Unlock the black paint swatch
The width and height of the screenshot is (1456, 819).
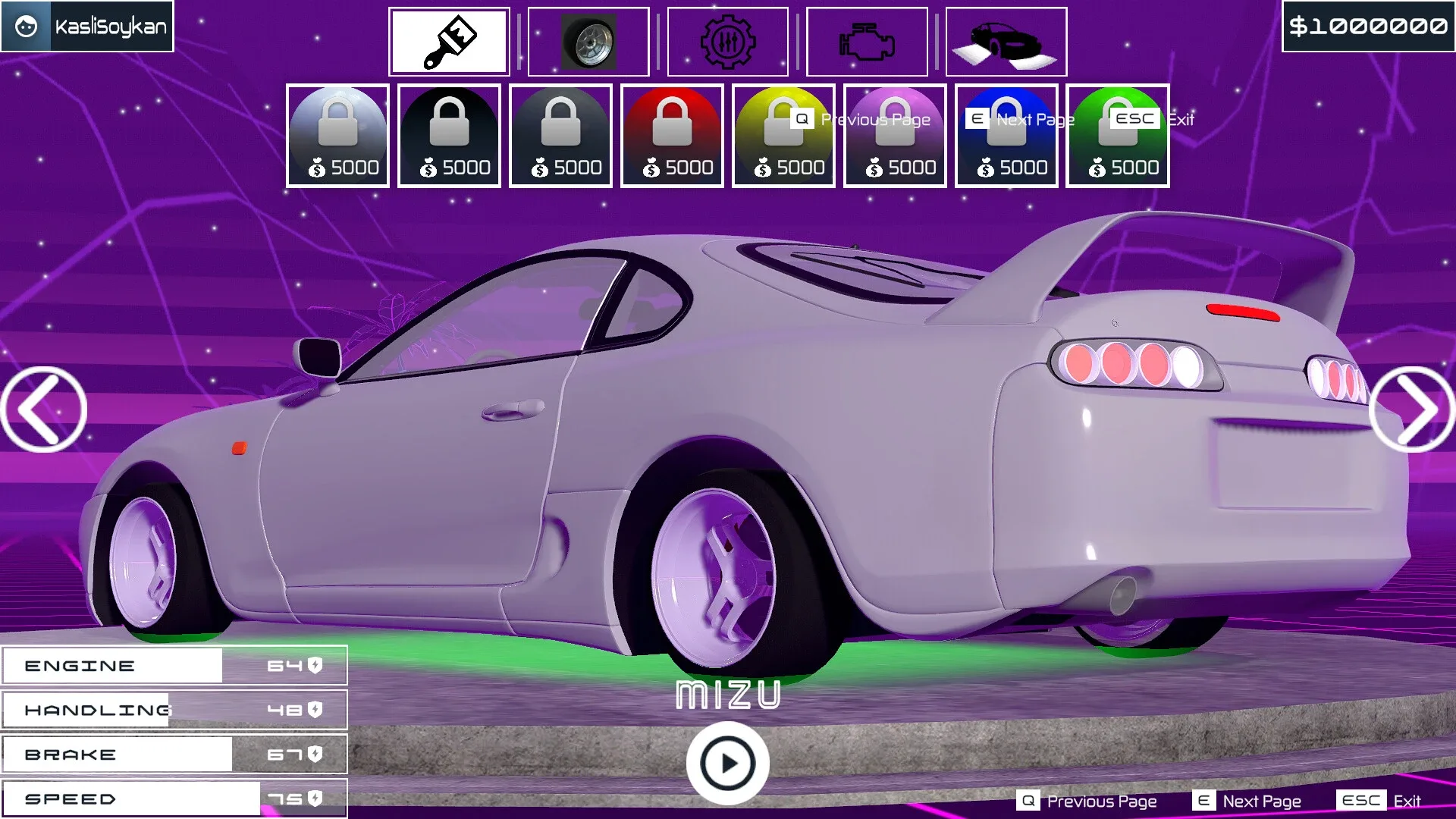pos(449,136)
